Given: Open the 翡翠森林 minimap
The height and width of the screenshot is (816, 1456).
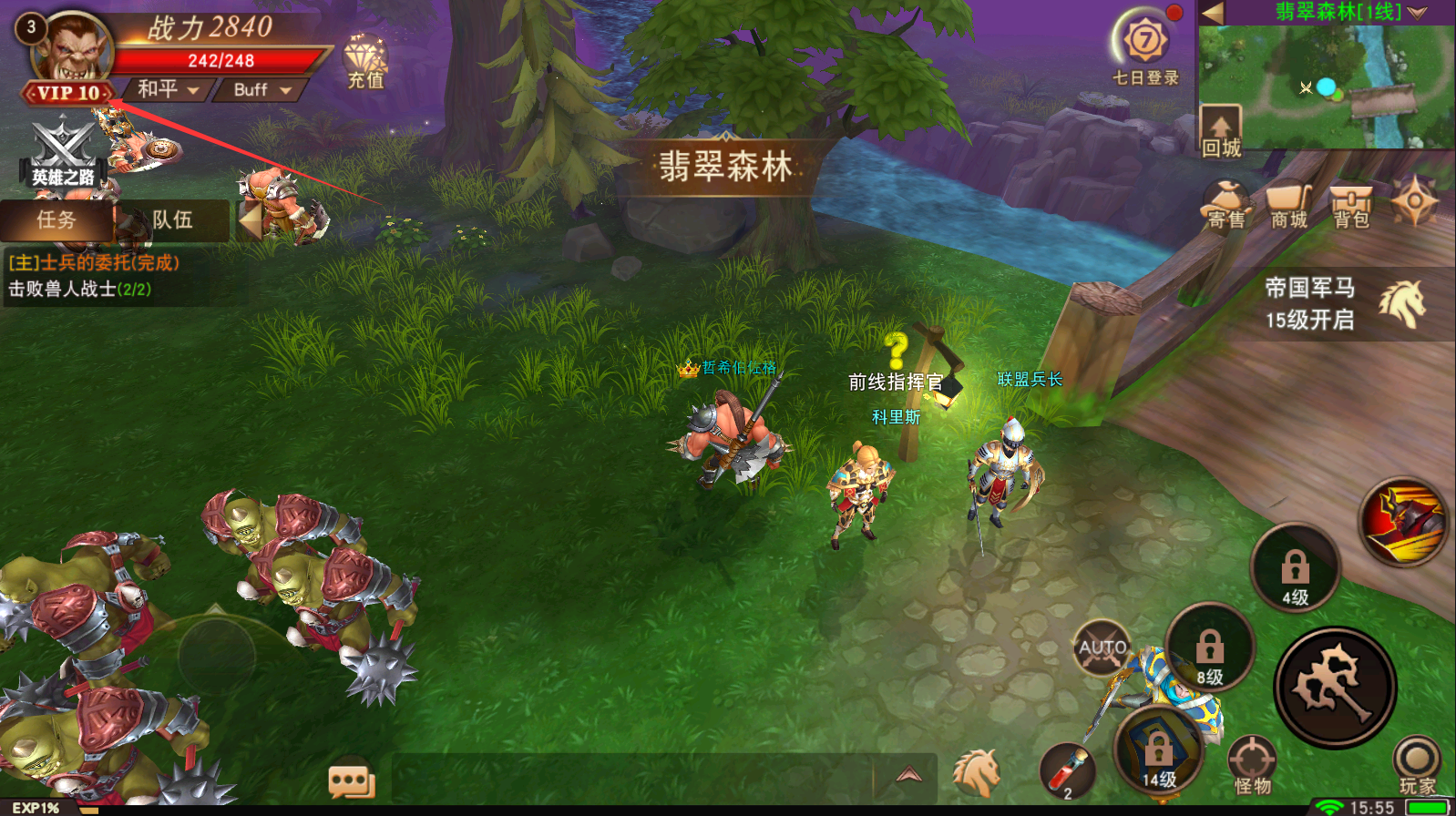Looking at the screenshot, I should [1327, 87].
